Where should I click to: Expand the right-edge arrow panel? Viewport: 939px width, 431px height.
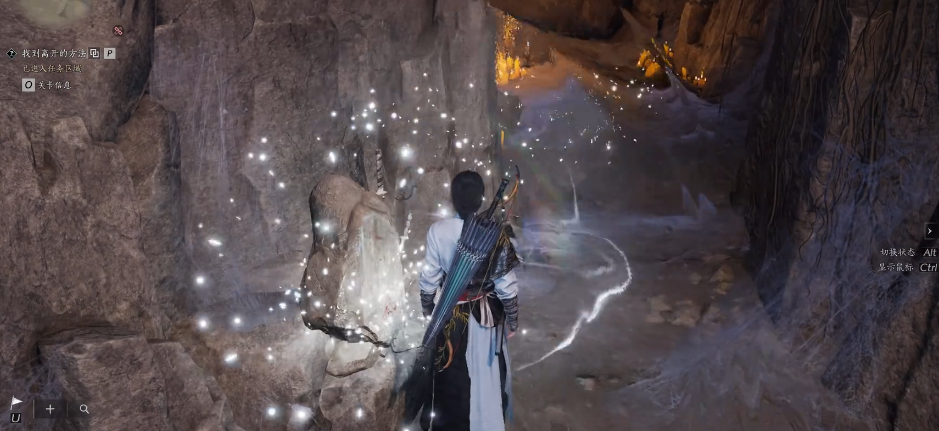click(x=931, y=231)
